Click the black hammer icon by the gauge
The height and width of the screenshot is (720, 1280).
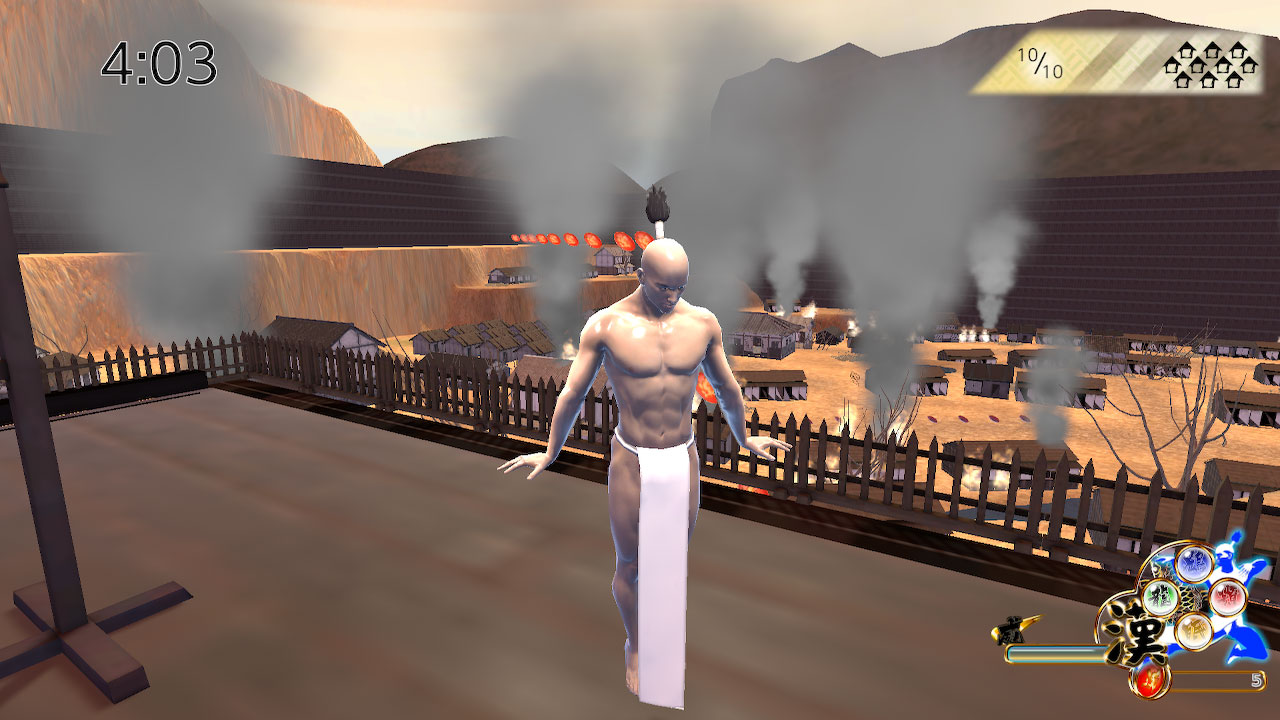1010,628
